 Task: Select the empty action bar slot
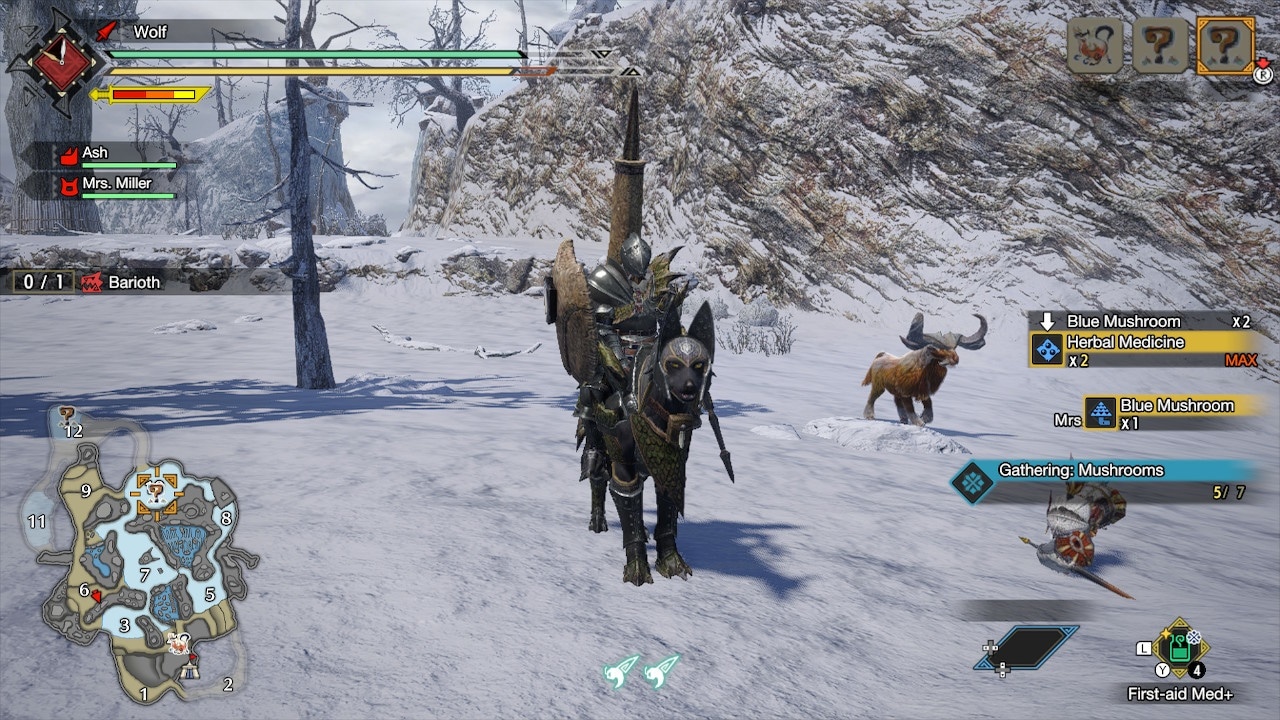click(x=1027, y=648)
